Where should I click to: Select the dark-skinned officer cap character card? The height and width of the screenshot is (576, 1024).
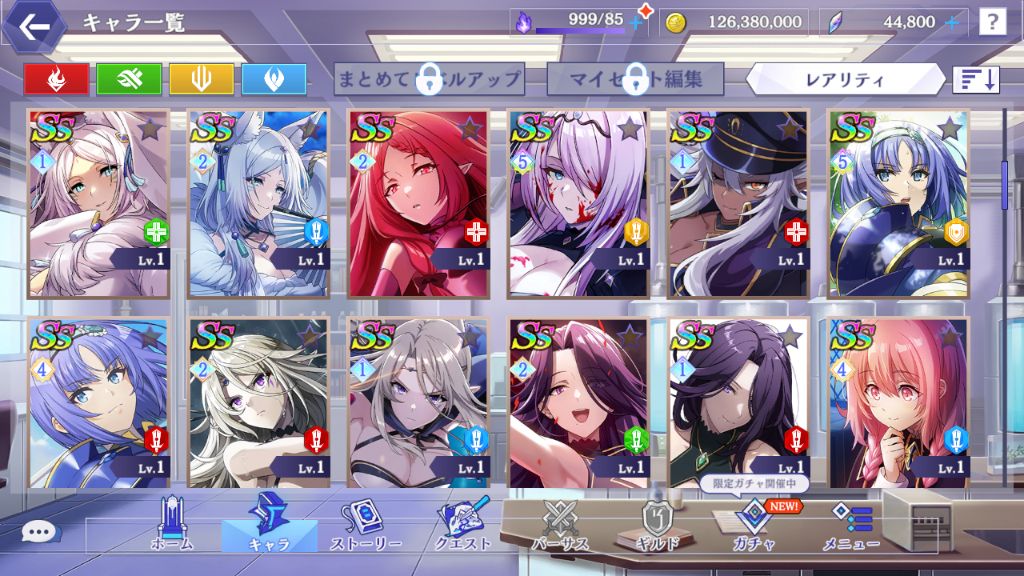click(x=739, y=203)
